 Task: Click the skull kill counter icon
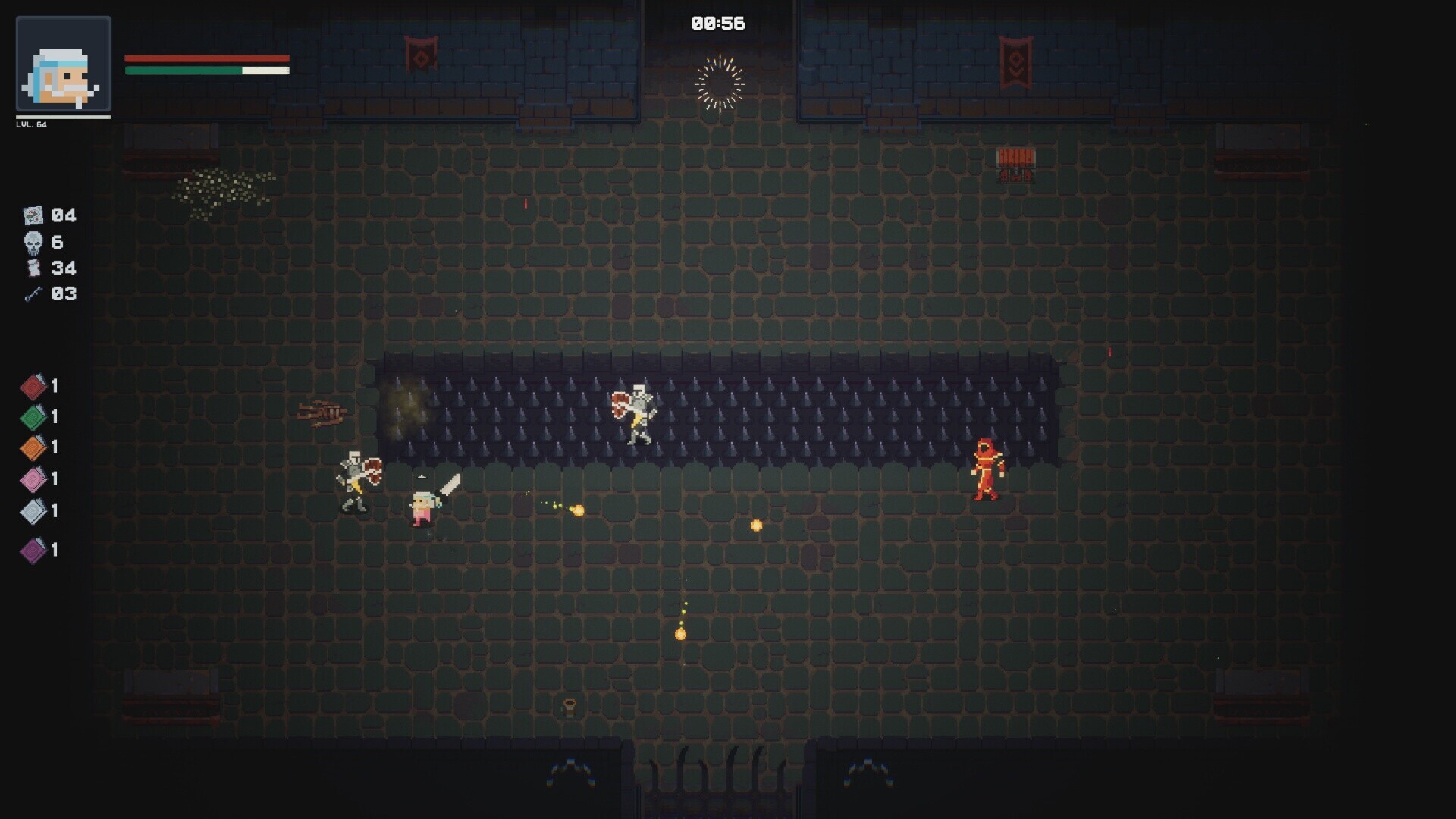coord(33,243)
